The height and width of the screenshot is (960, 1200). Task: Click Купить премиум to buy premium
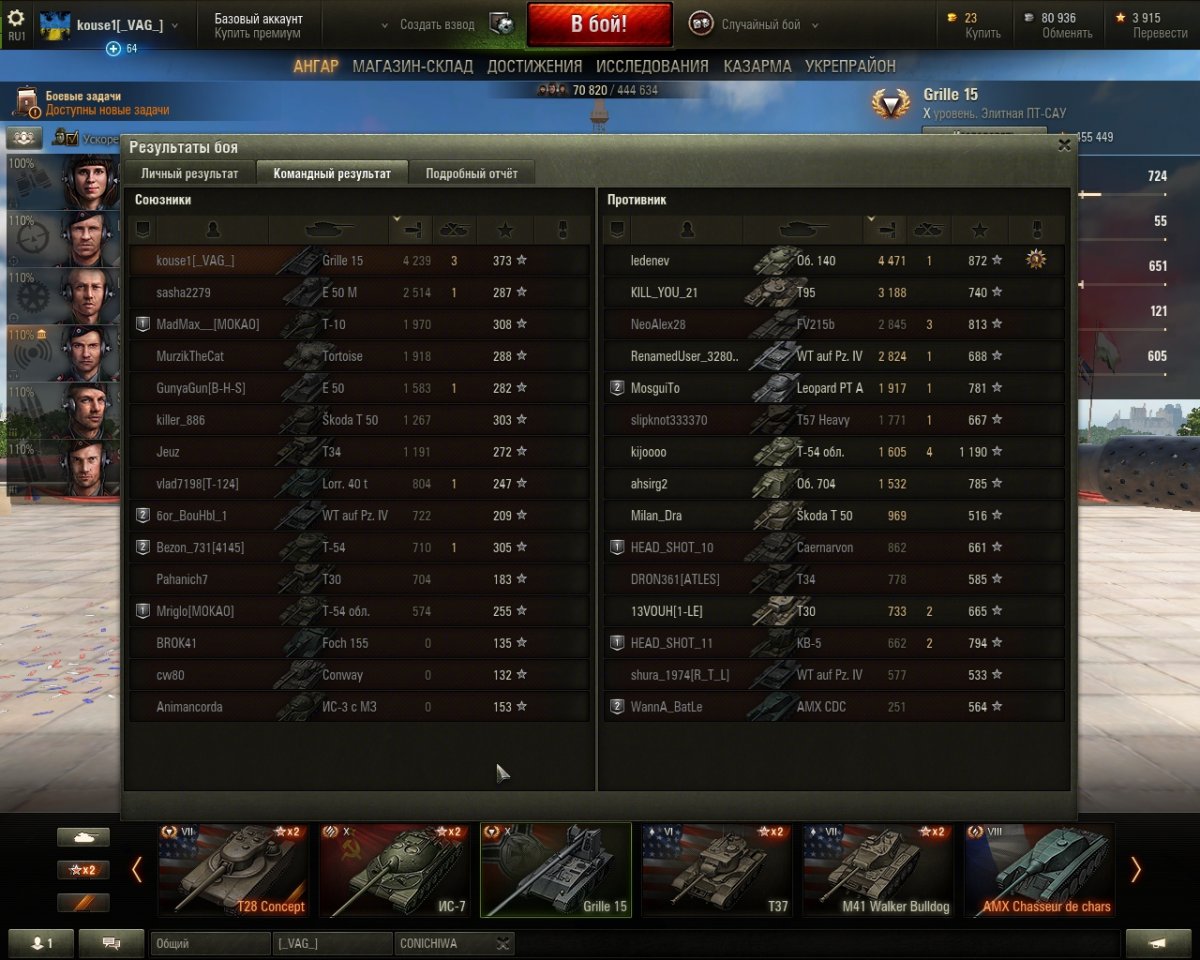point(257,33)
